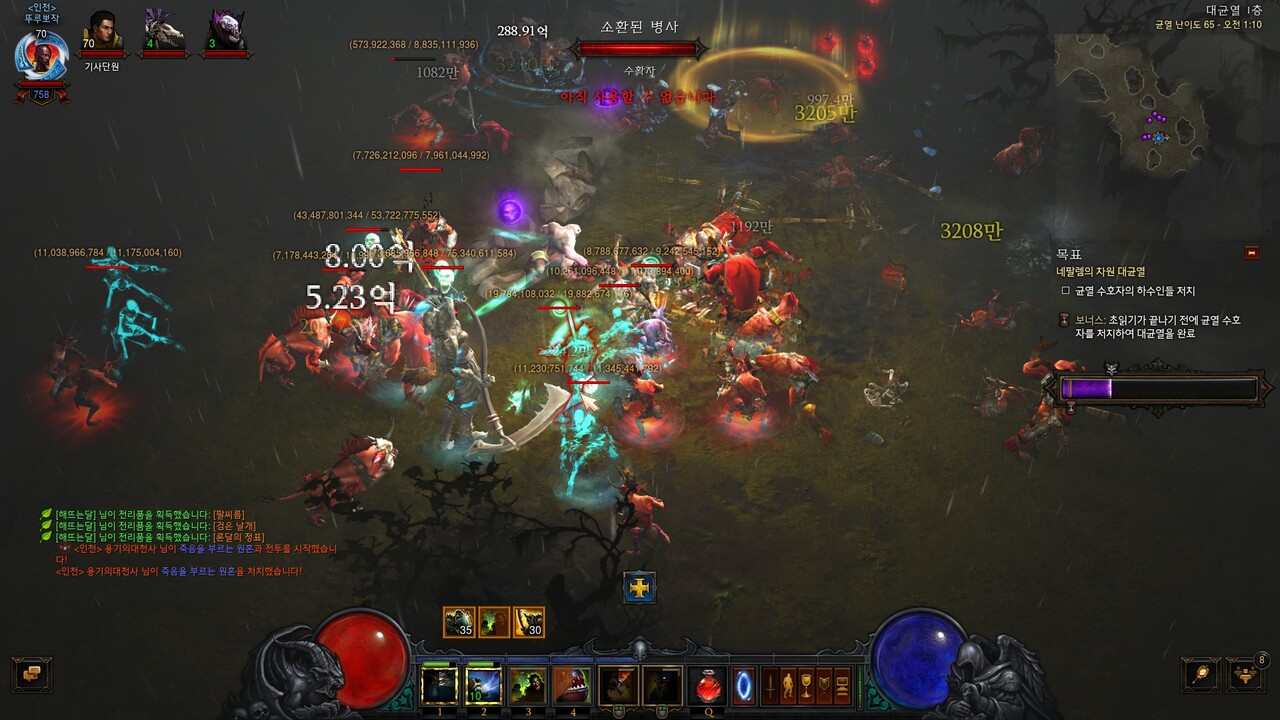The width and height of the screenshot is (1280, 720).
Task: Open the achievements chalice button
Action: coord(806,686)
